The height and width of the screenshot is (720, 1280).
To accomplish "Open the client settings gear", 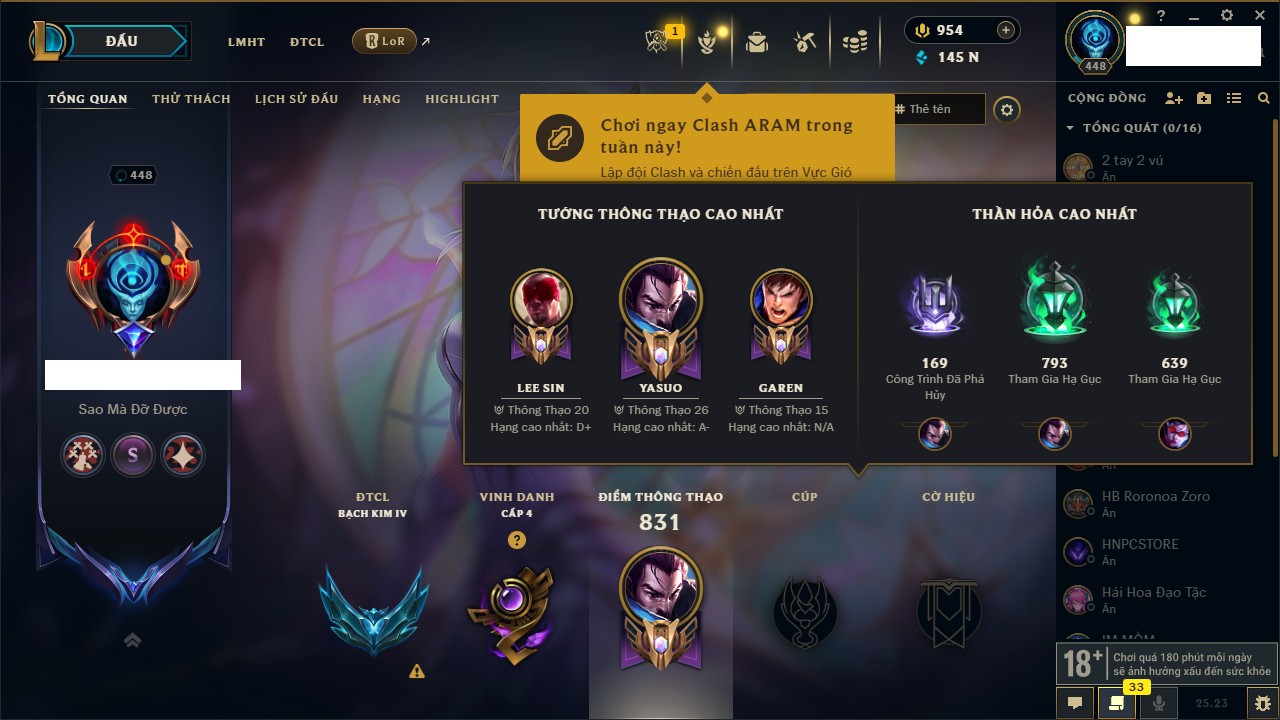I will tap(1227, 16).
